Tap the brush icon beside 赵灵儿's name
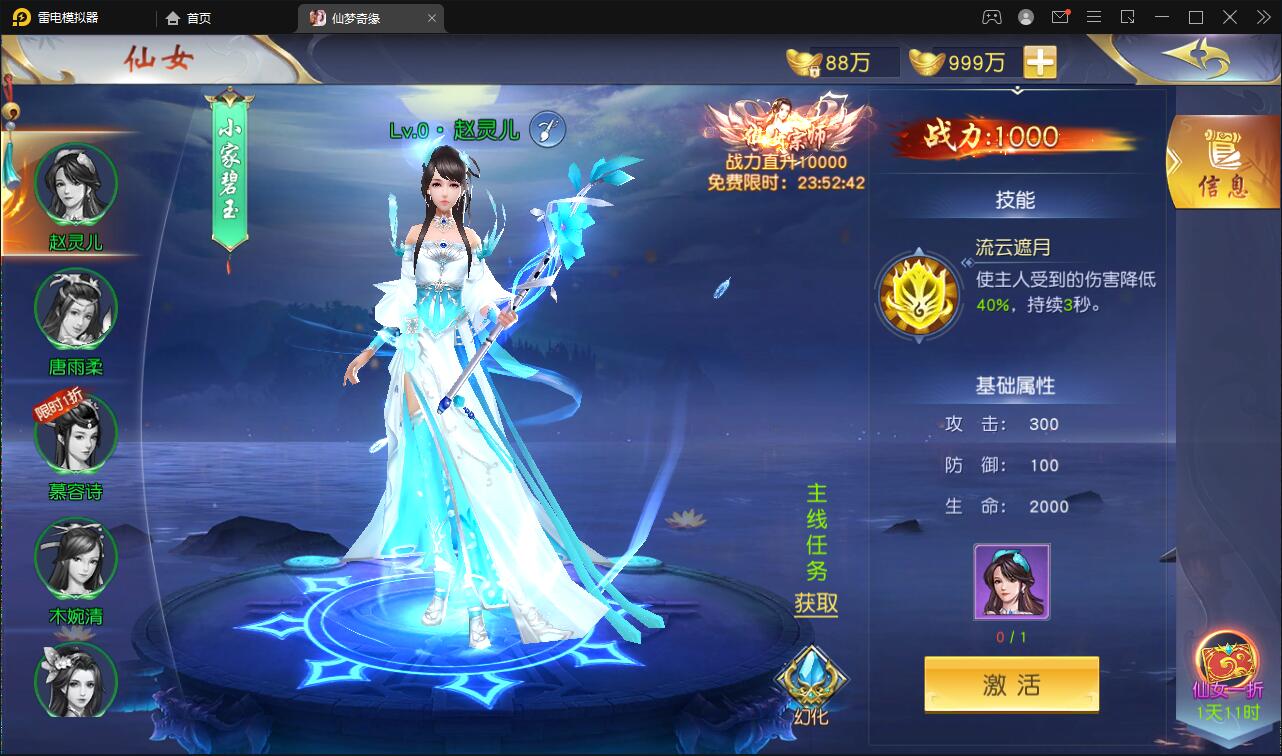1282x756 pixels. coord(548,129)
